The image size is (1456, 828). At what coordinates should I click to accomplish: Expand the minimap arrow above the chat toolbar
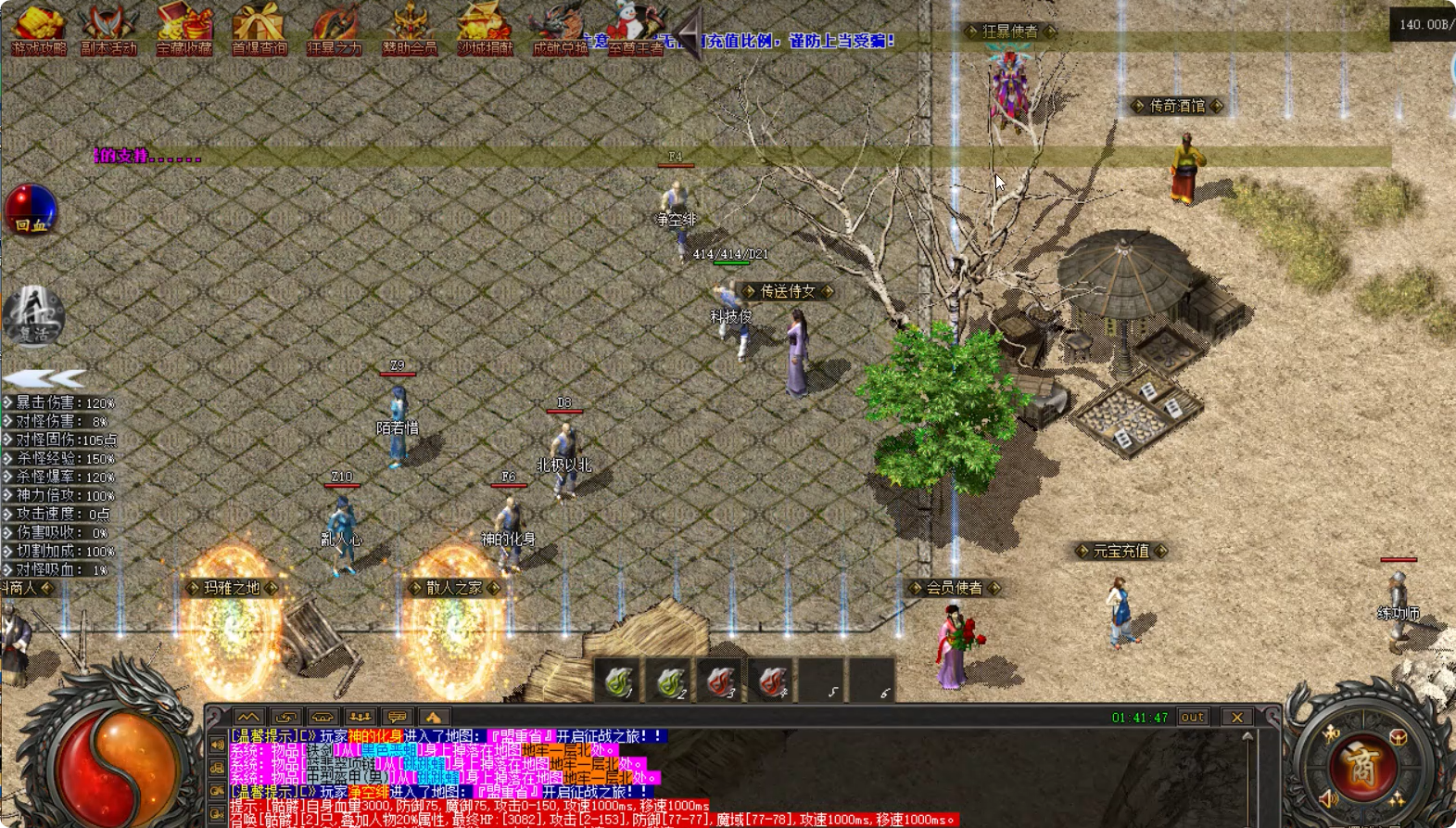(248, 717)
